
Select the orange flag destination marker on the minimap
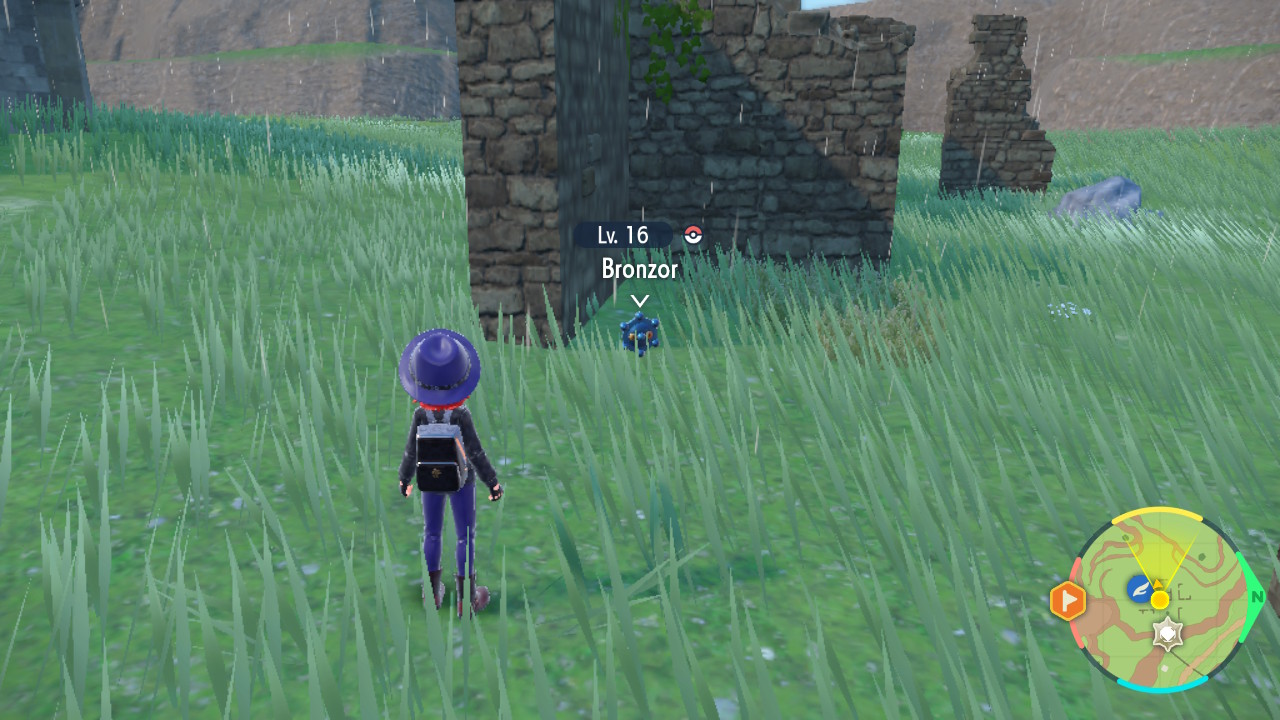pyautogui.click(x=1069, y=599)
